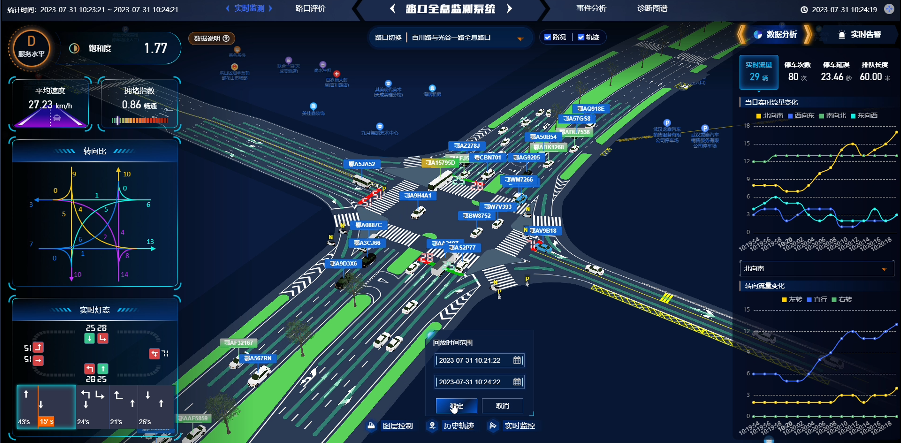Click the 数据说明 help button
901x443 pixels.
[x=211, y=39]
